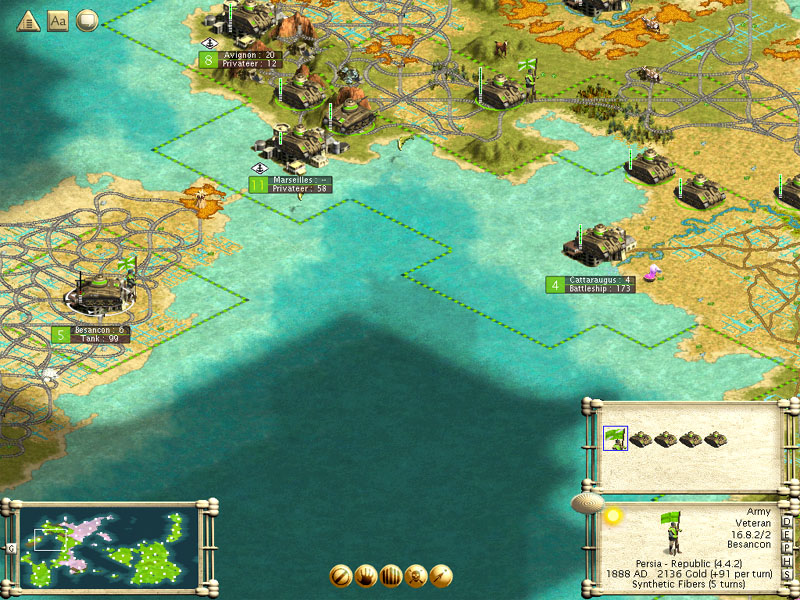Open the advisors speech bubble button
The height and width of the screenshot is (600, 800).
(x=87, y=20)
